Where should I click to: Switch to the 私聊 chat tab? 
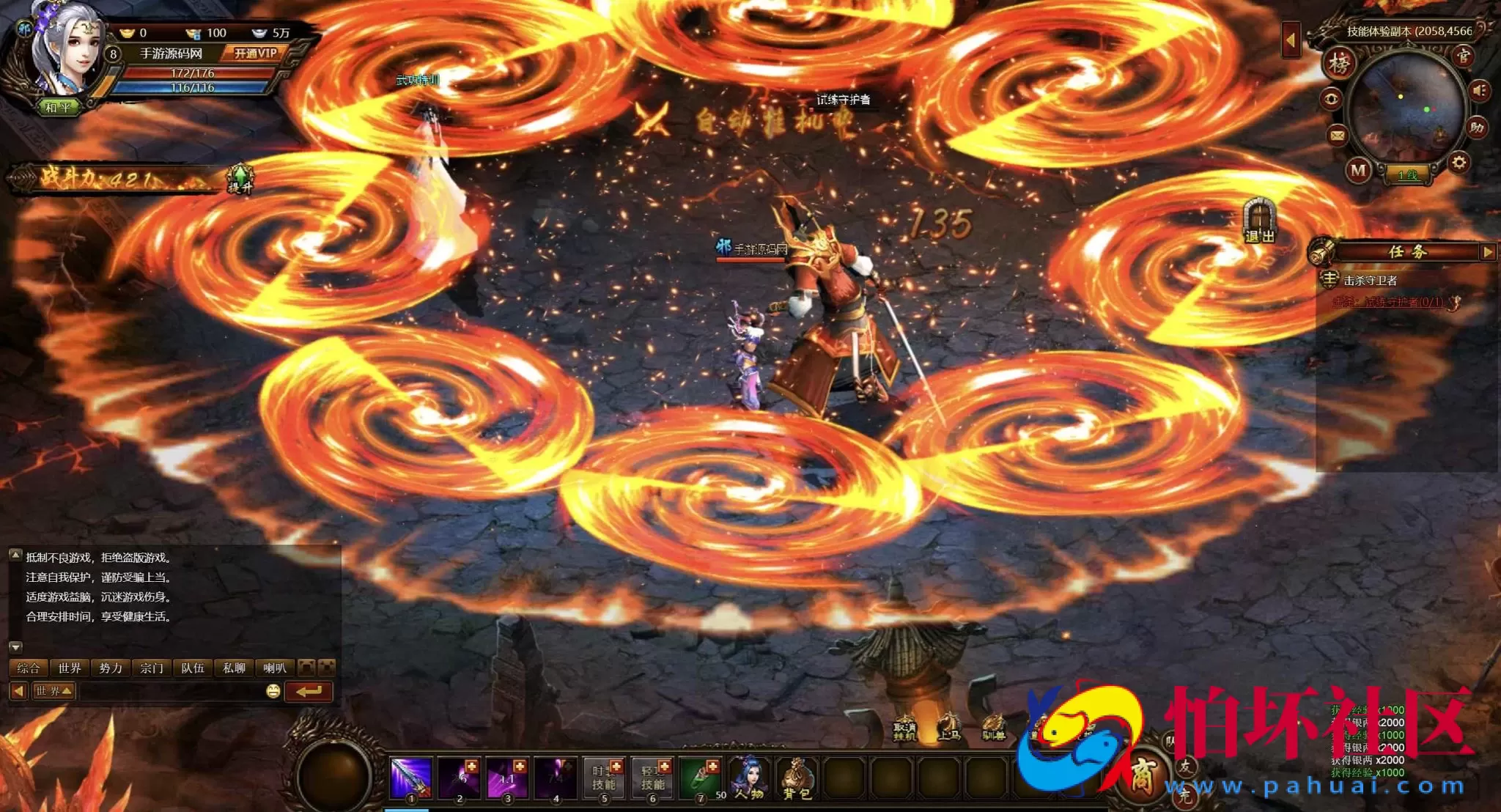[234, 668]
